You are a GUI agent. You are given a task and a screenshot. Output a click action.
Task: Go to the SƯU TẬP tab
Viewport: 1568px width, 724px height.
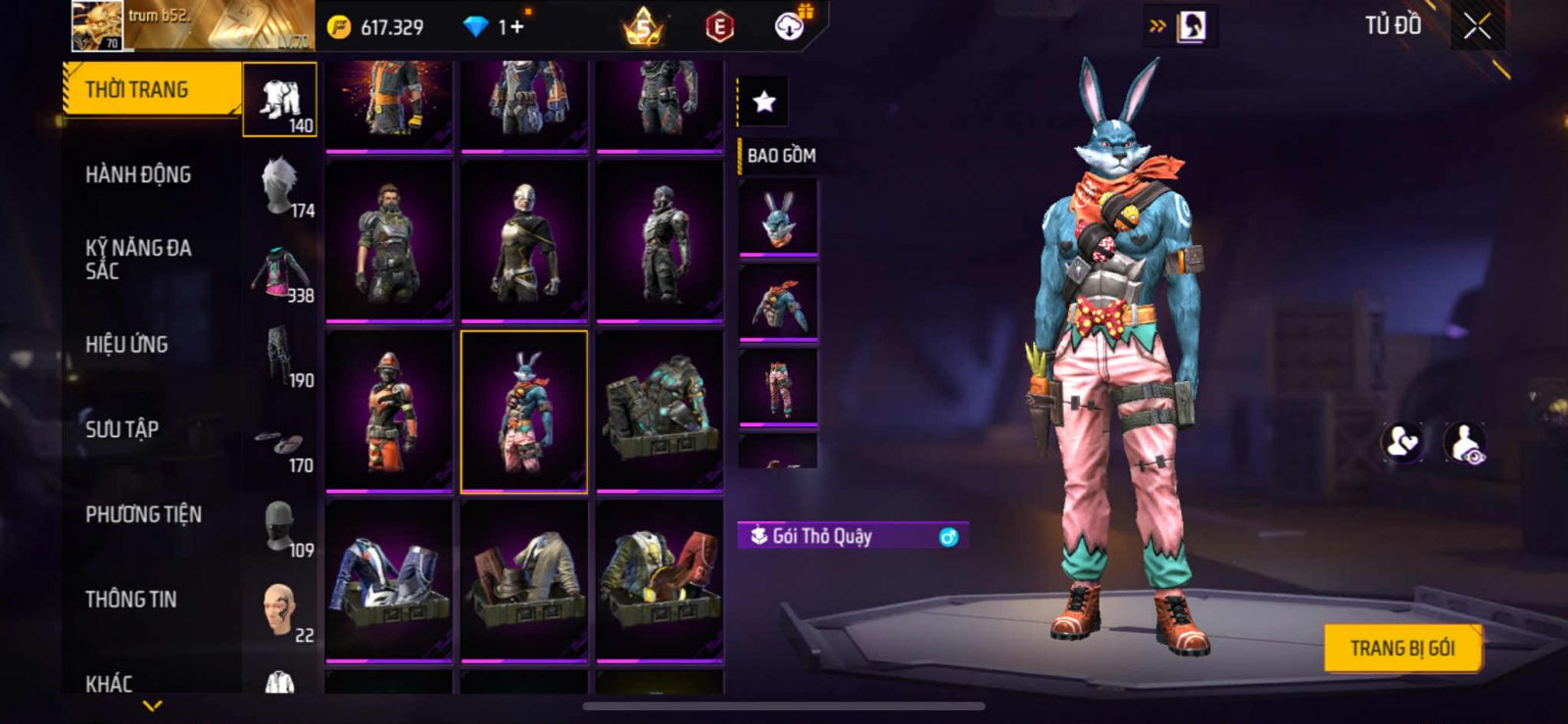click(122, 429)
